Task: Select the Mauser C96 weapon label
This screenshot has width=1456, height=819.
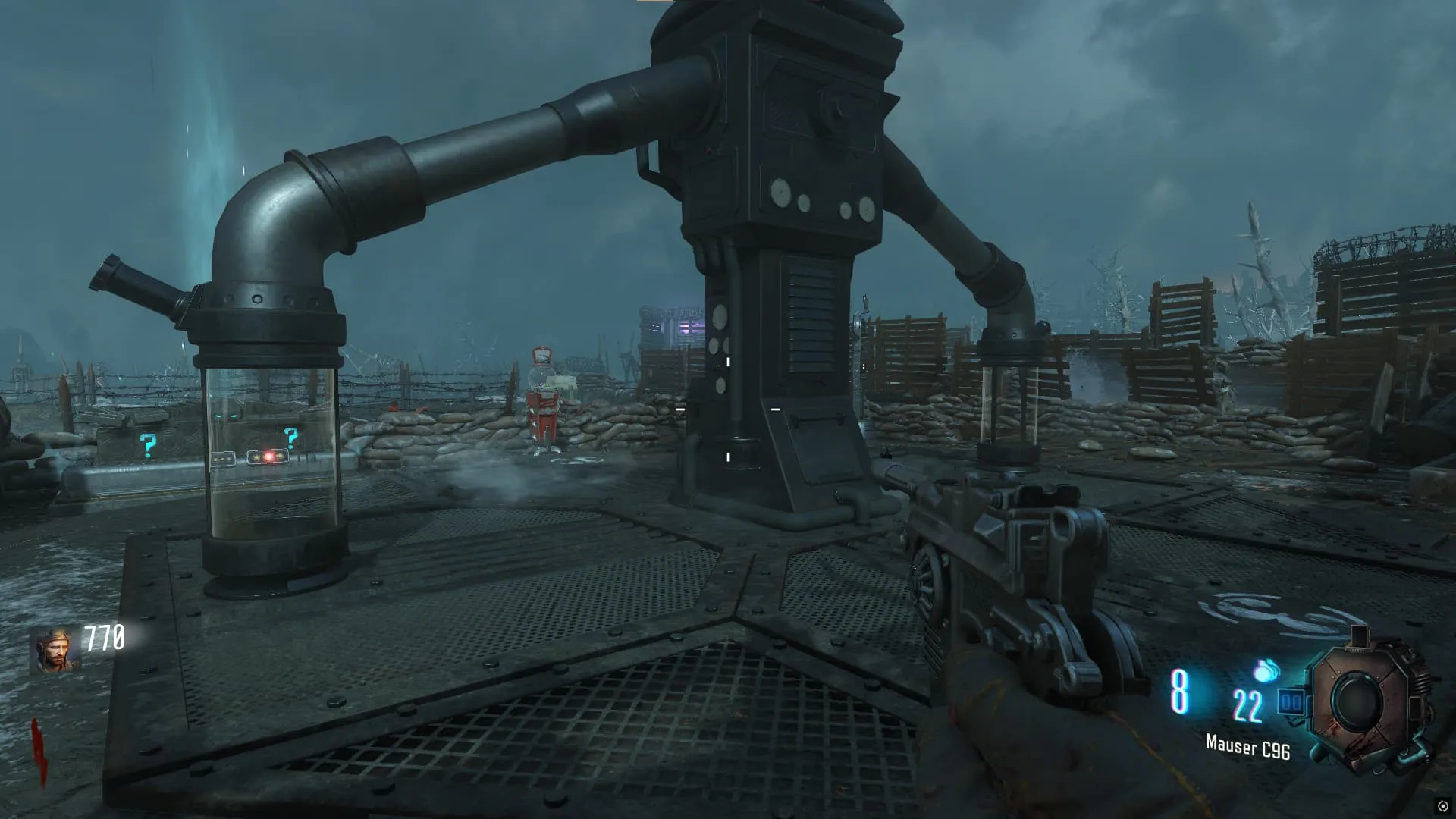Action: click(x=1247, y=748)
